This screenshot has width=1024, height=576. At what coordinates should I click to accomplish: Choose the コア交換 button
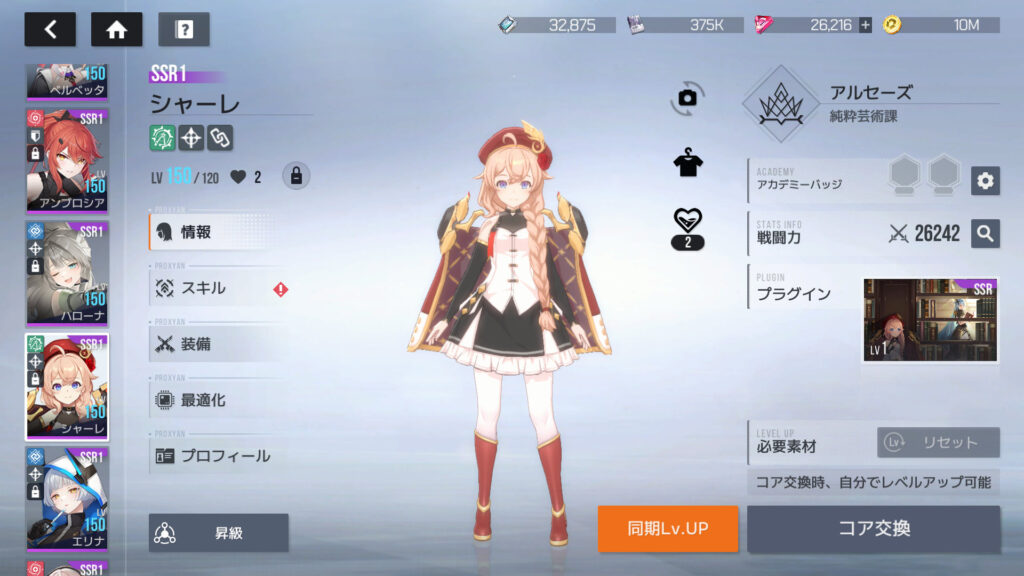point(873,529)
